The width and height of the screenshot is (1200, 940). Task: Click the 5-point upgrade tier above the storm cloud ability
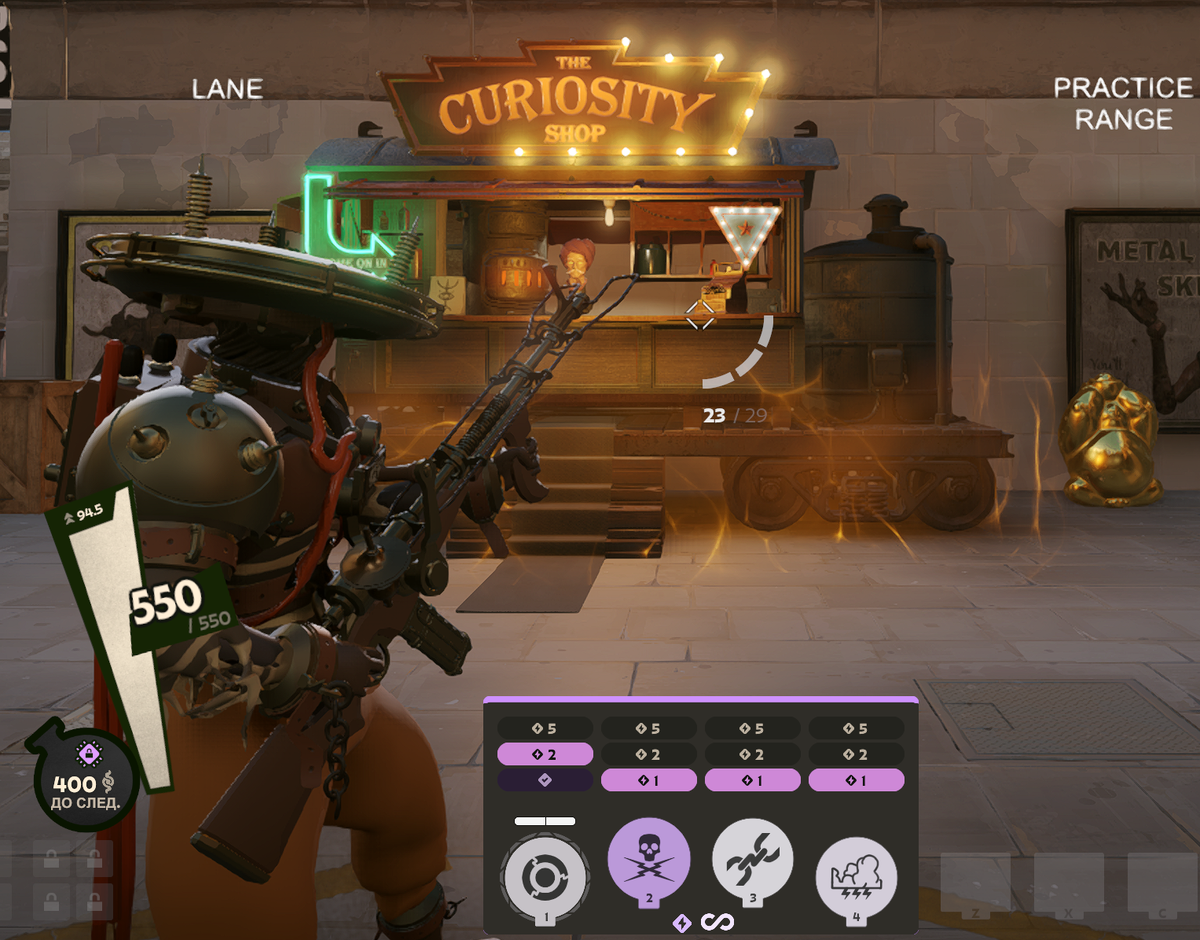[856, 728]
